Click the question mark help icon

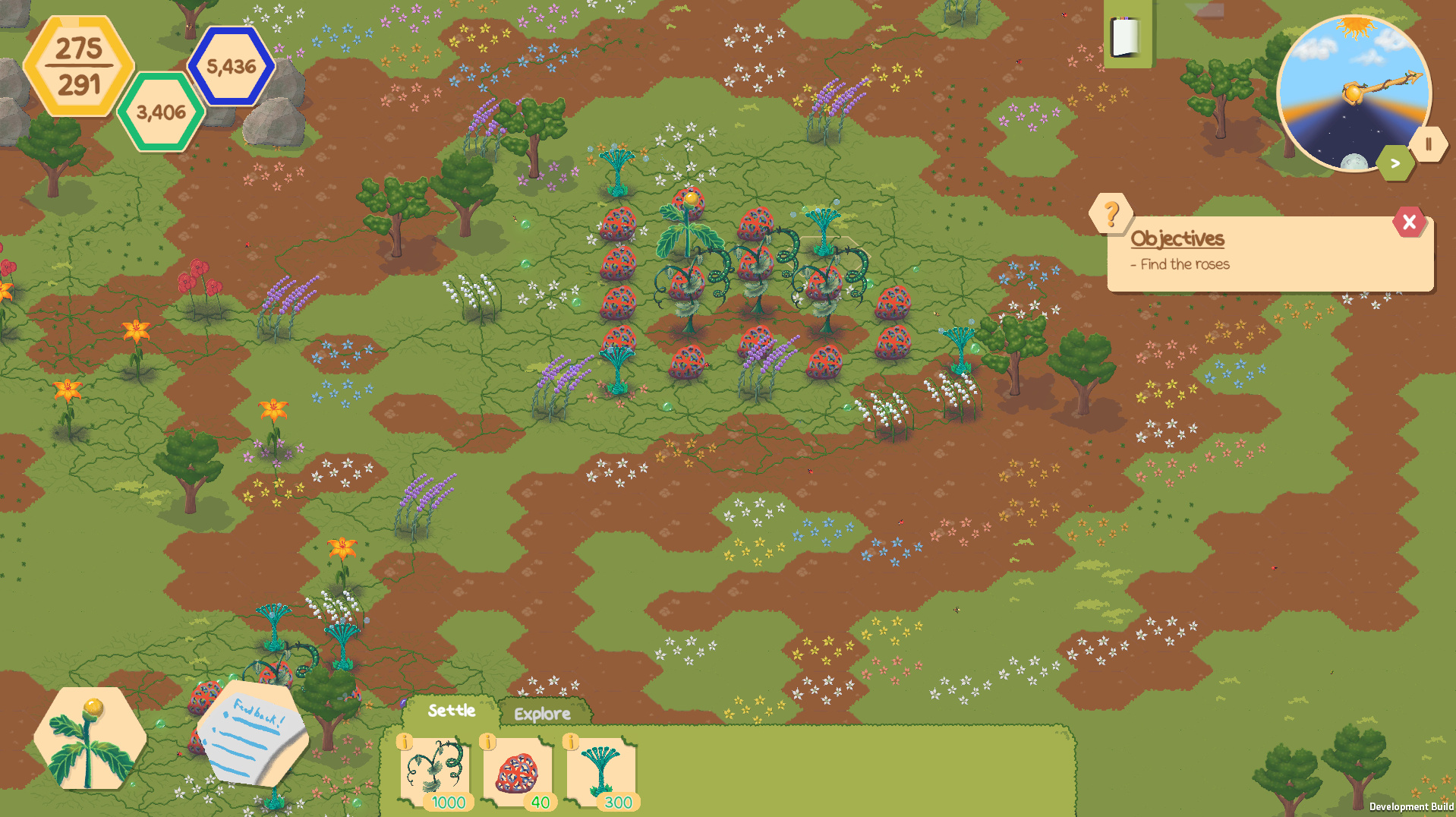[x=1111, y=214]
